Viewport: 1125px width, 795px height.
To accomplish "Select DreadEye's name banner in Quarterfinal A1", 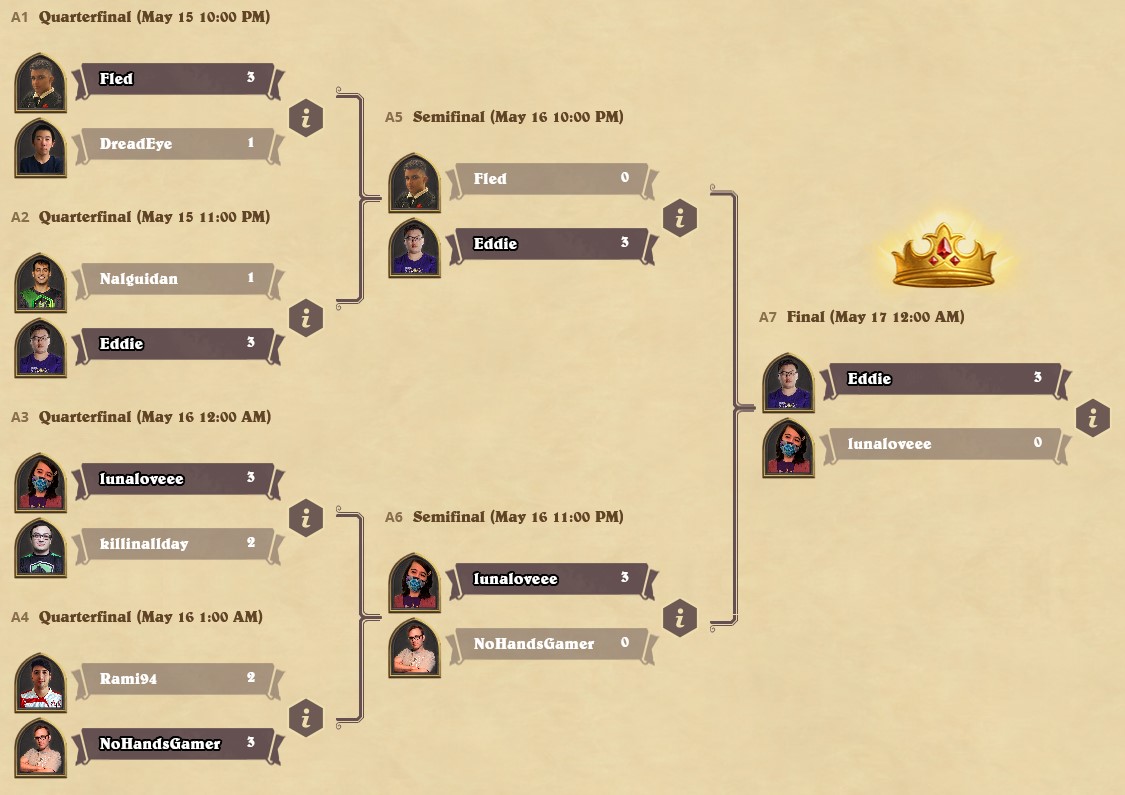I will point(176,144).
